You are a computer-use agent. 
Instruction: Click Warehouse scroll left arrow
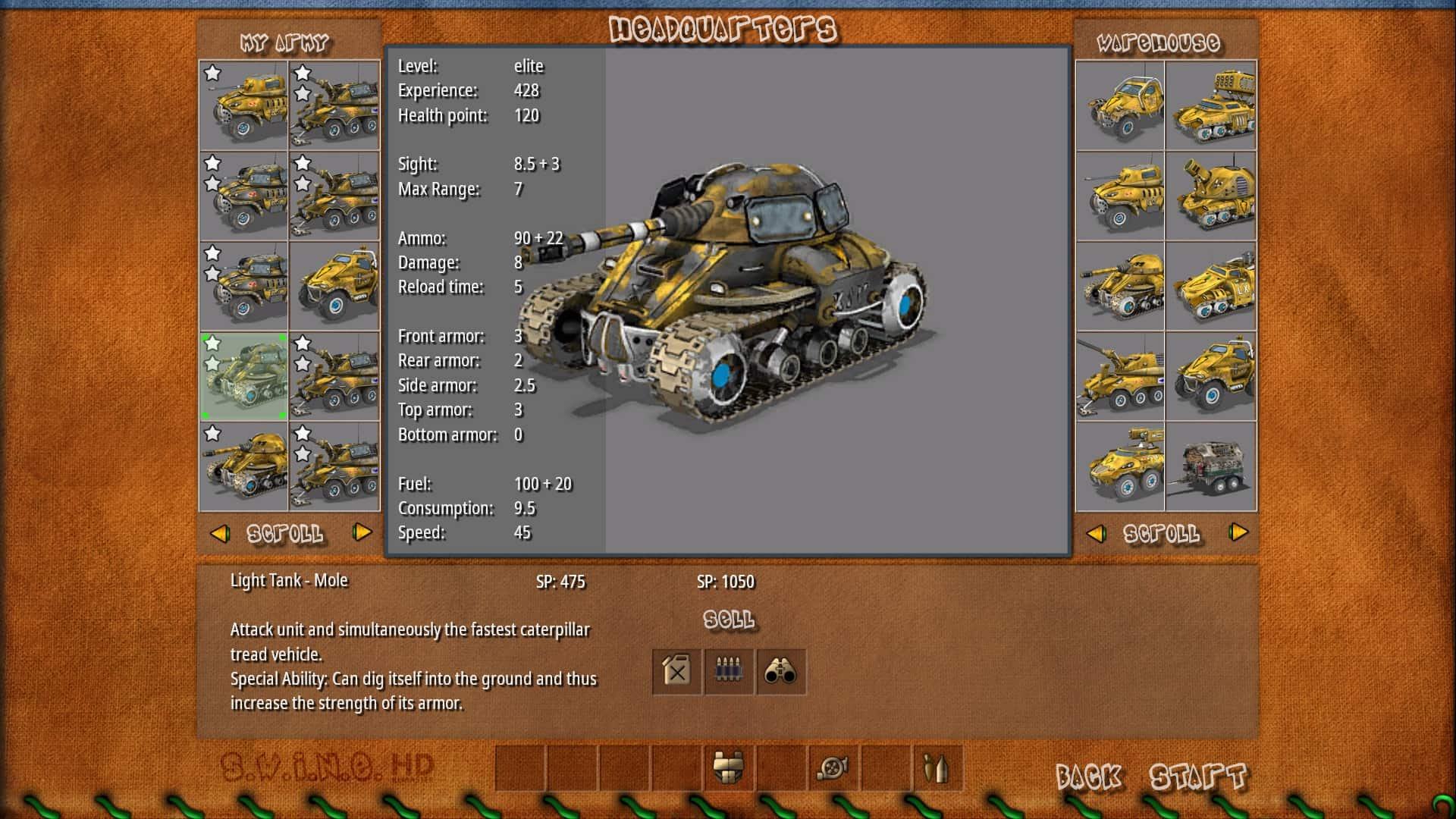(x=1096, y=533)
